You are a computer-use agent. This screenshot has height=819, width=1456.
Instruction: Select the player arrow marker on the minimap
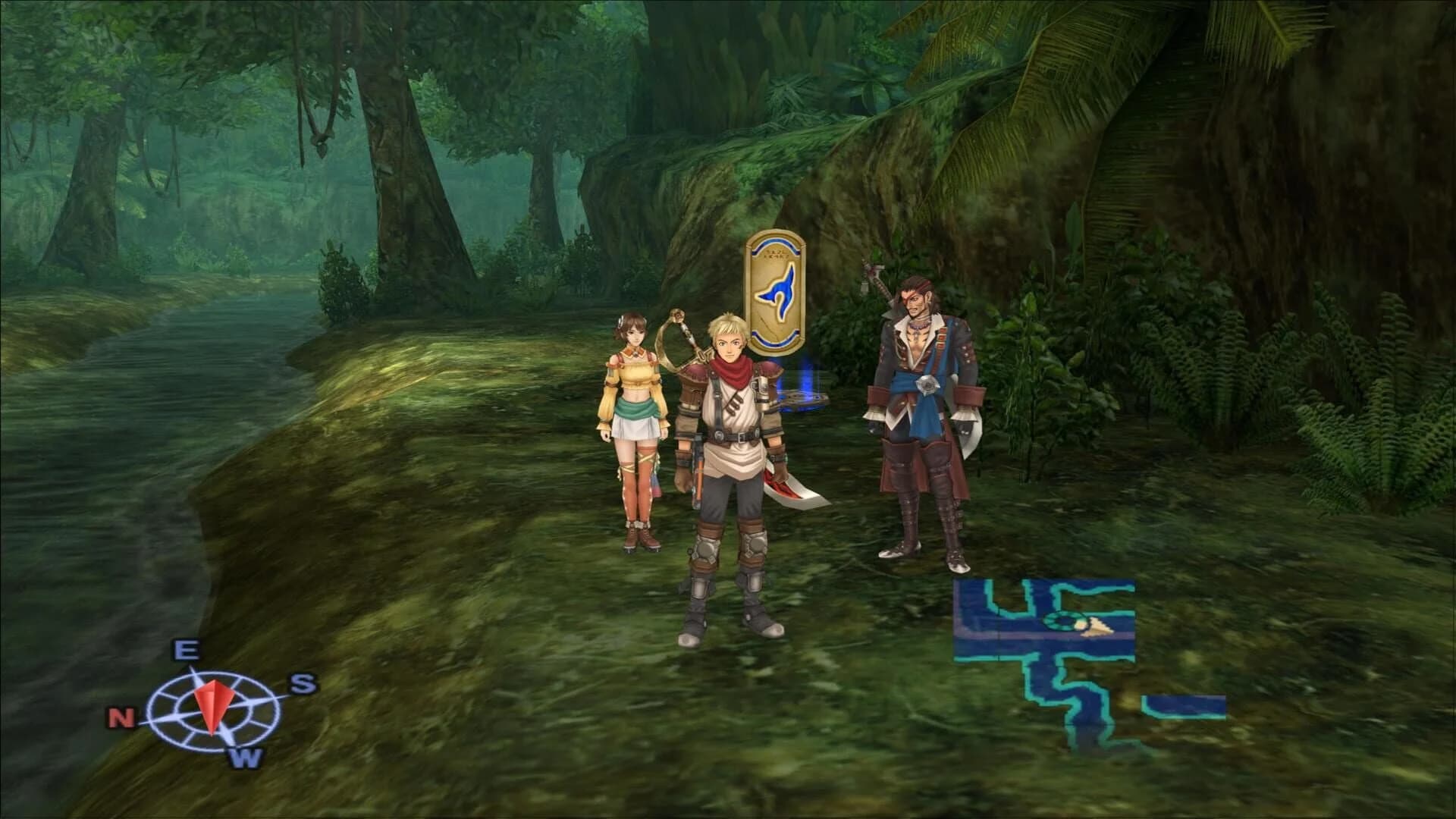click(x=1096, y=629)
